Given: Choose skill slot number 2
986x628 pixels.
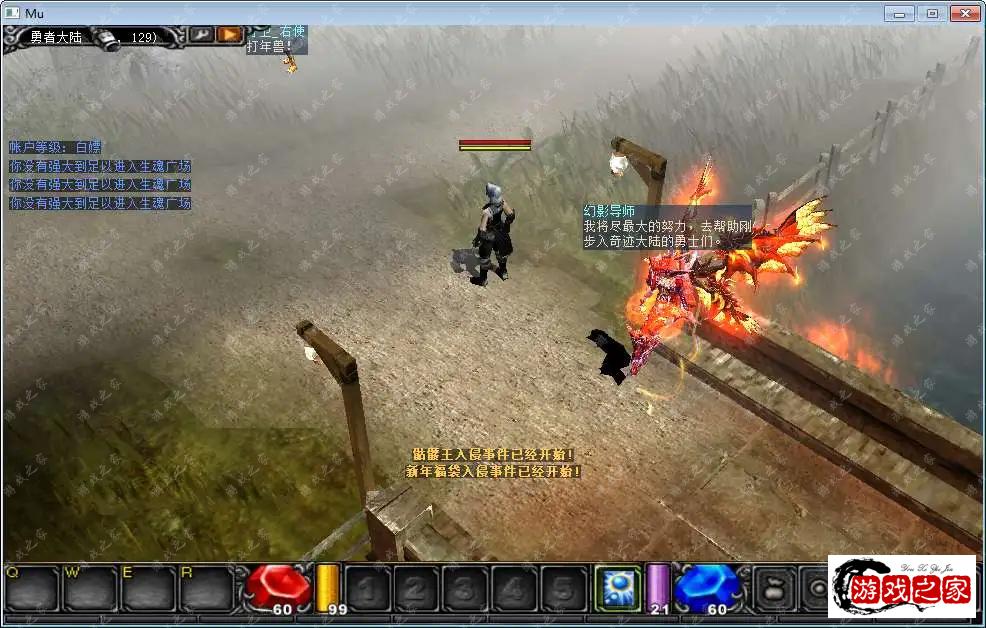Looking at the screenshot, I should [x=416, y=588].
